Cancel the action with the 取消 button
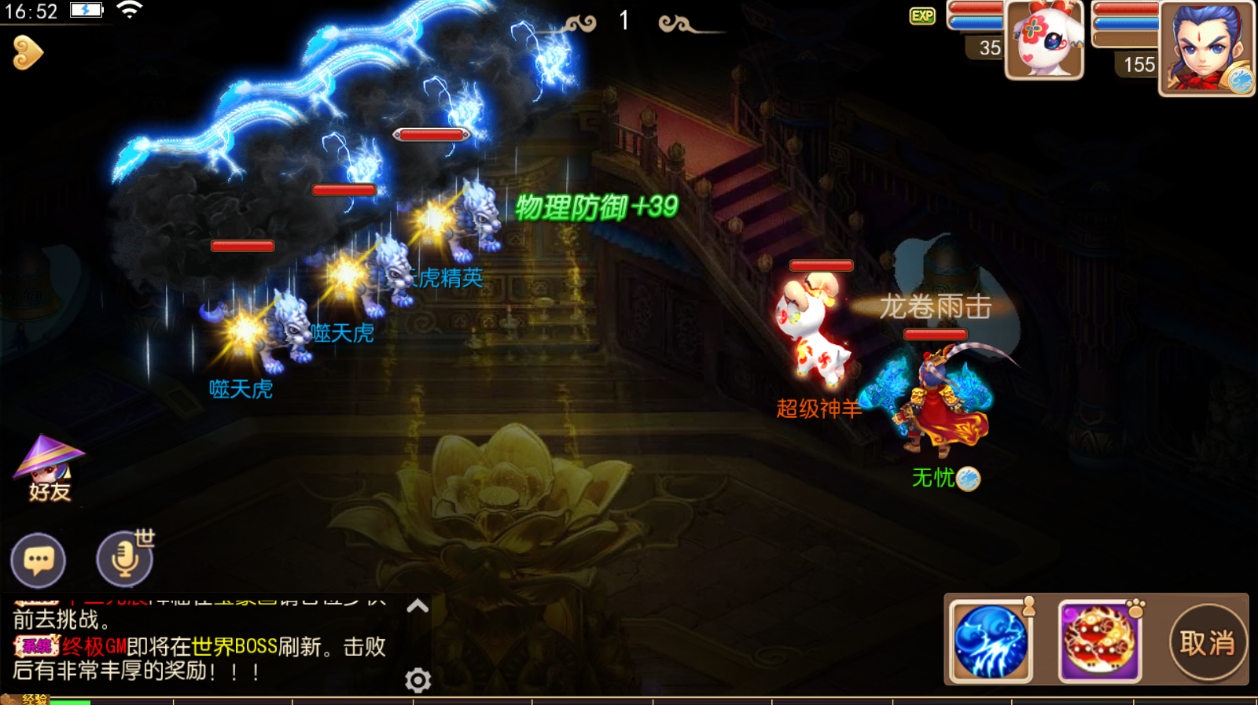 1207,642
